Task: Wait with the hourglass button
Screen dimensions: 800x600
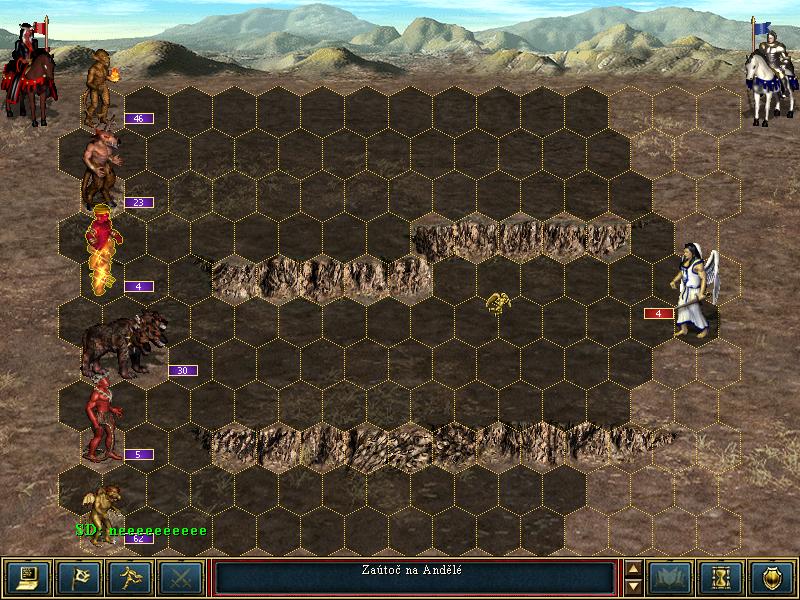Action: (722, 577)
